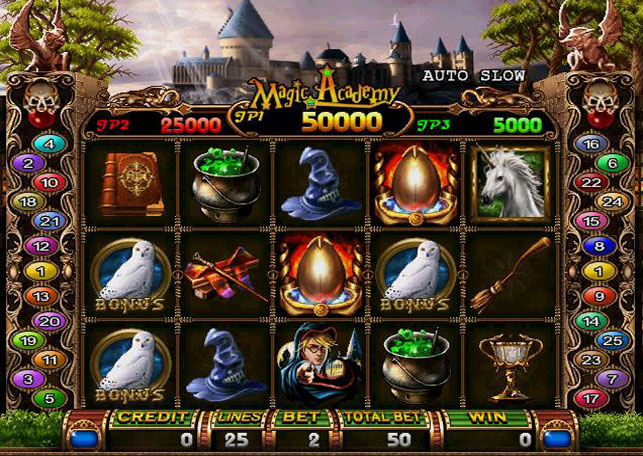
Task: Highlight payline 18
Action: [x=28, y=201]
